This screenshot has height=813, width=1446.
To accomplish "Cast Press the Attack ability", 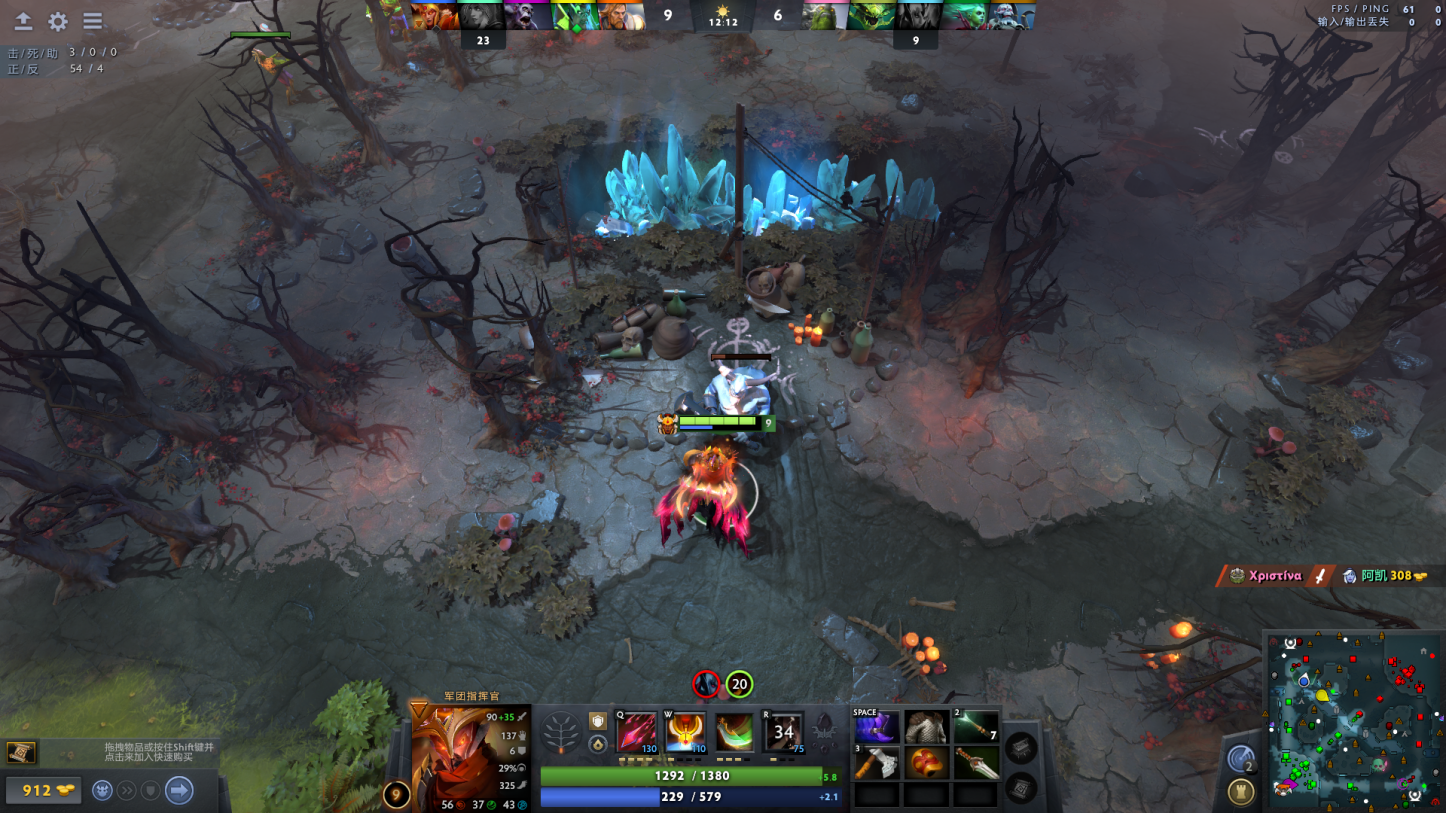I will 685,732.
